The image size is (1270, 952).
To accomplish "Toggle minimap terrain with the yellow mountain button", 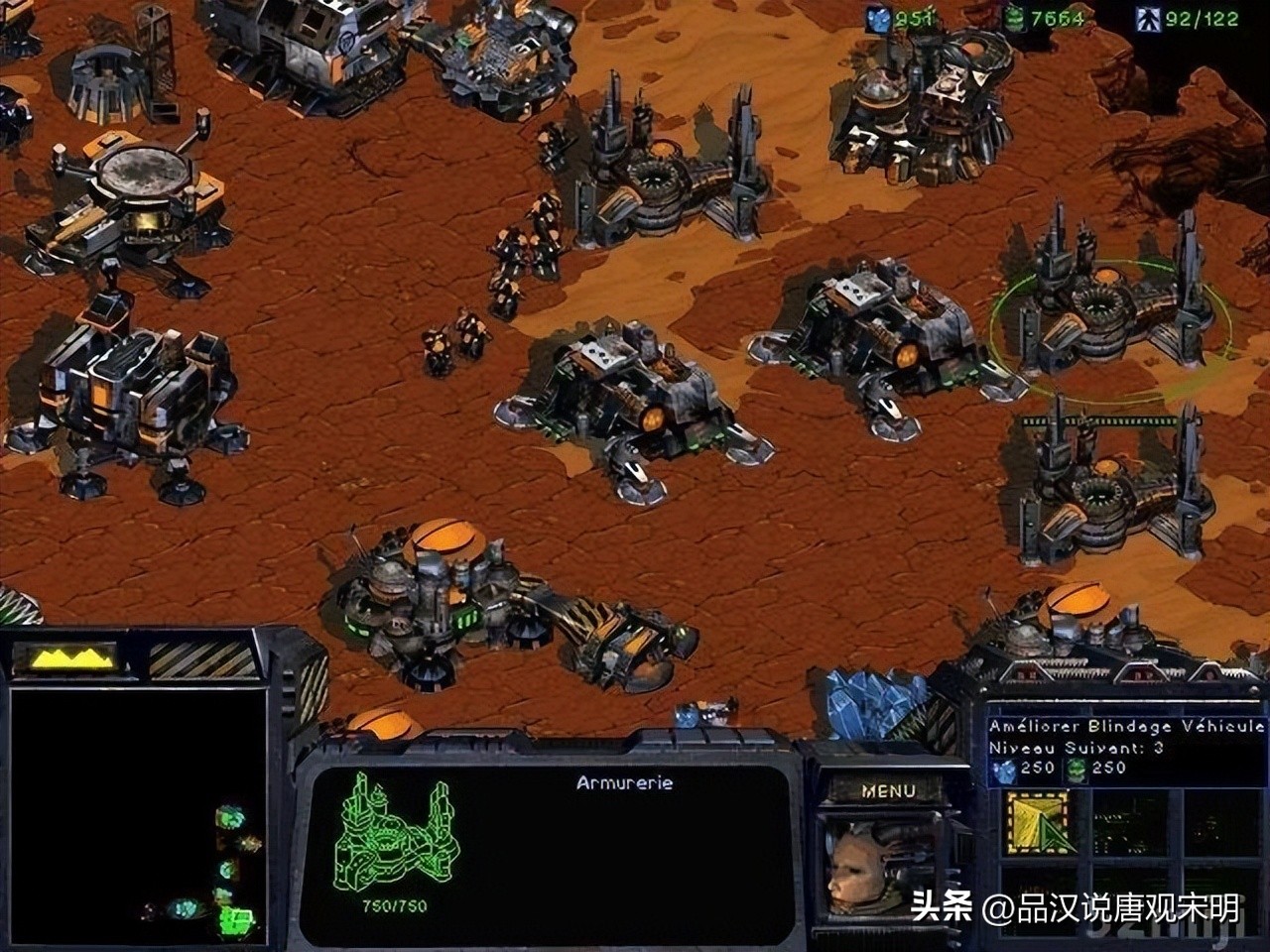I will 71,657.
